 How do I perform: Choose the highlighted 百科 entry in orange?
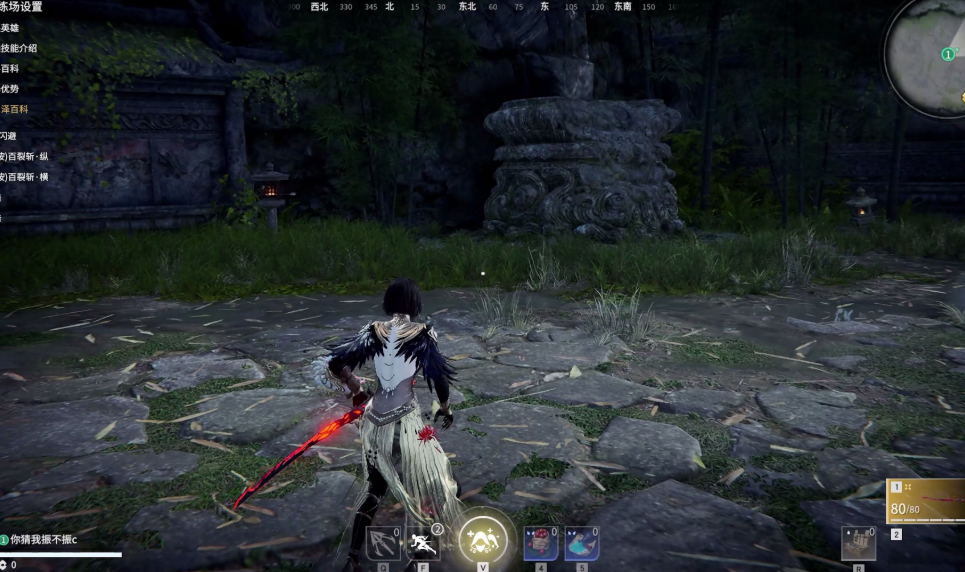tap(13, 108)
